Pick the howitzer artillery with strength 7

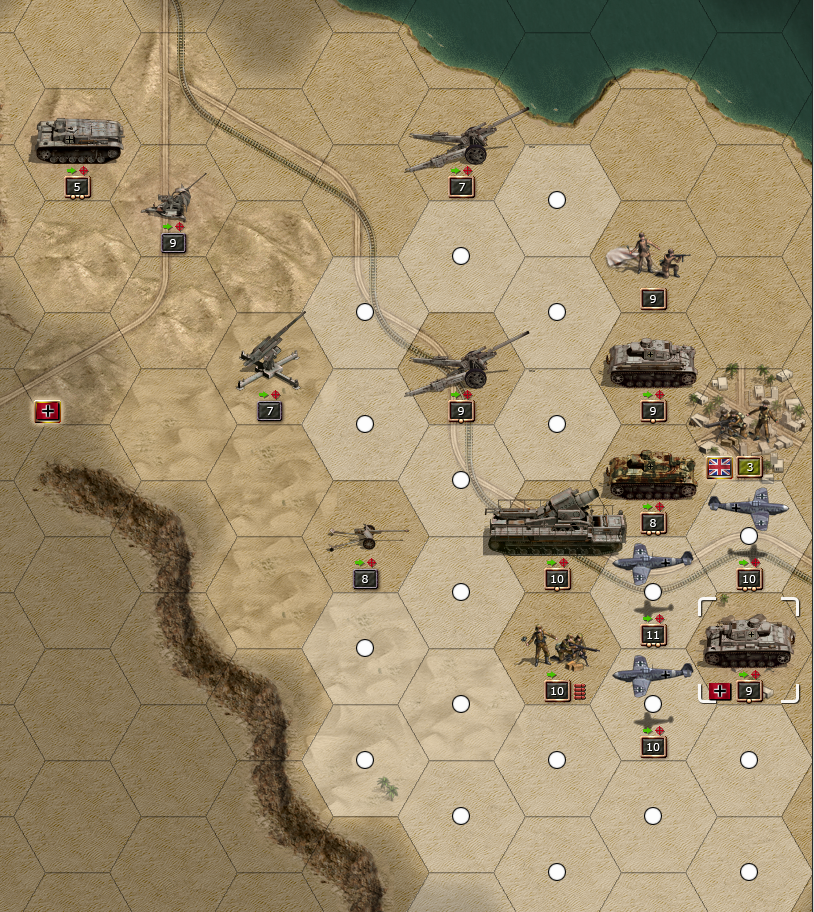pos(466,142)
